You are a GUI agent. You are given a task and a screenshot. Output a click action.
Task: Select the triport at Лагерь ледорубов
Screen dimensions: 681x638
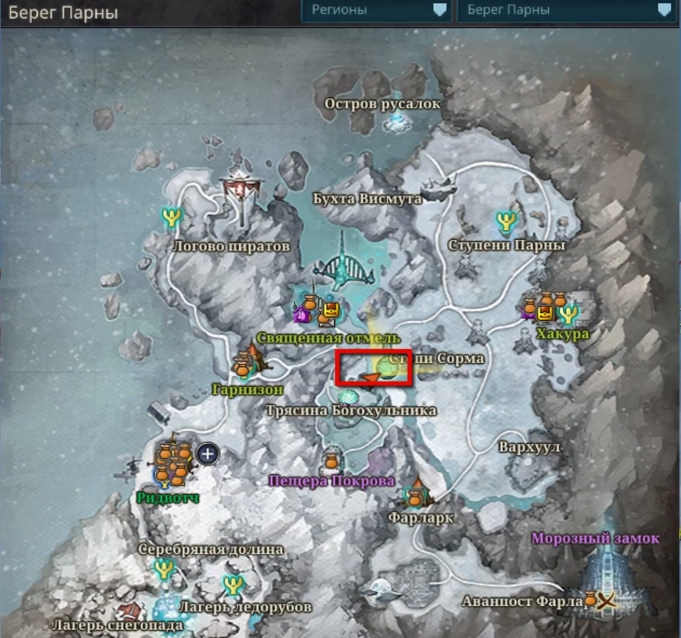coord(233,582)
